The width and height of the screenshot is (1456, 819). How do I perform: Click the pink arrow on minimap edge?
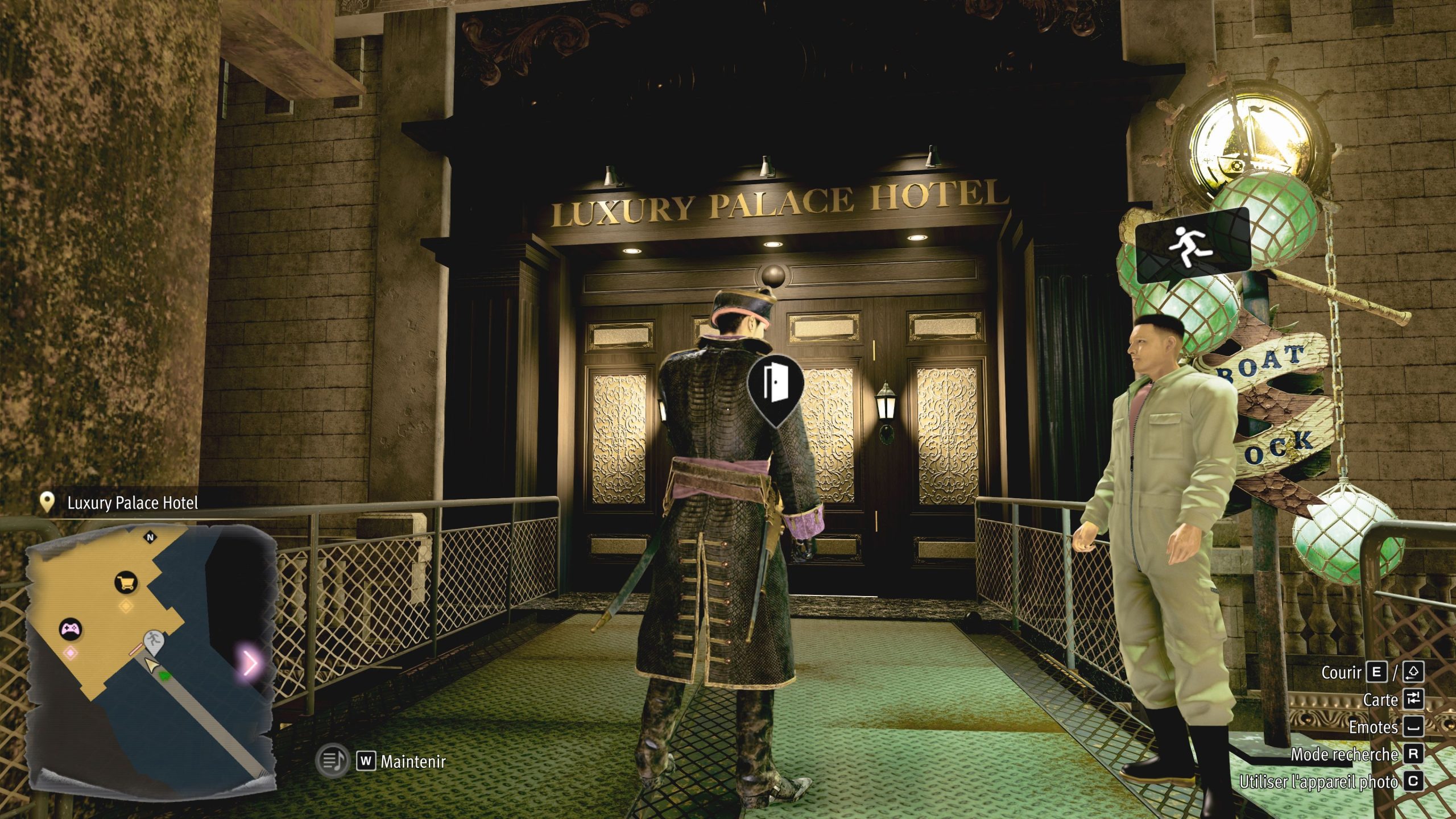pos(250,662)
